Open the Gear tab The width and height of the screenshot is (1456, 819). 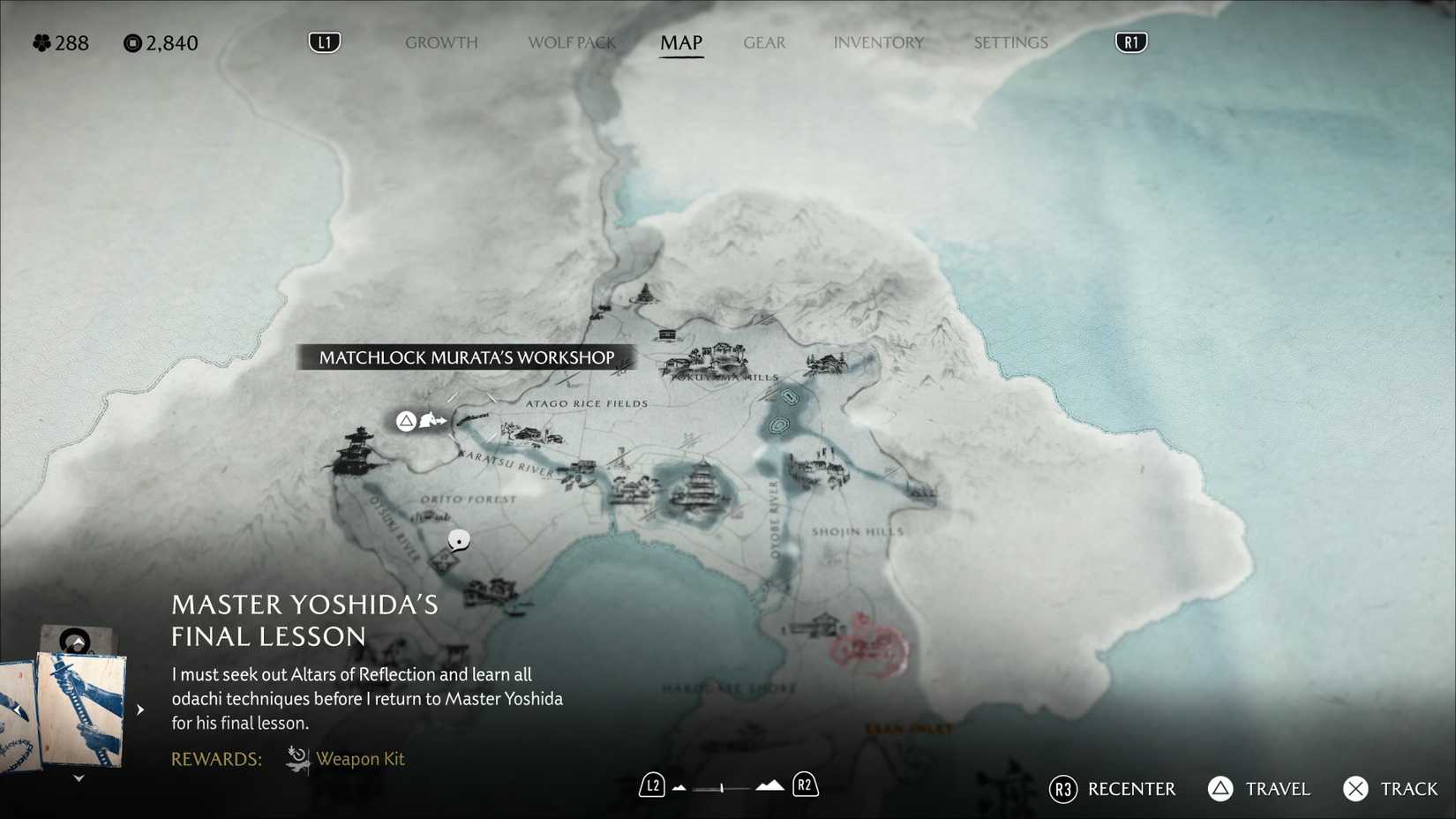764,42
